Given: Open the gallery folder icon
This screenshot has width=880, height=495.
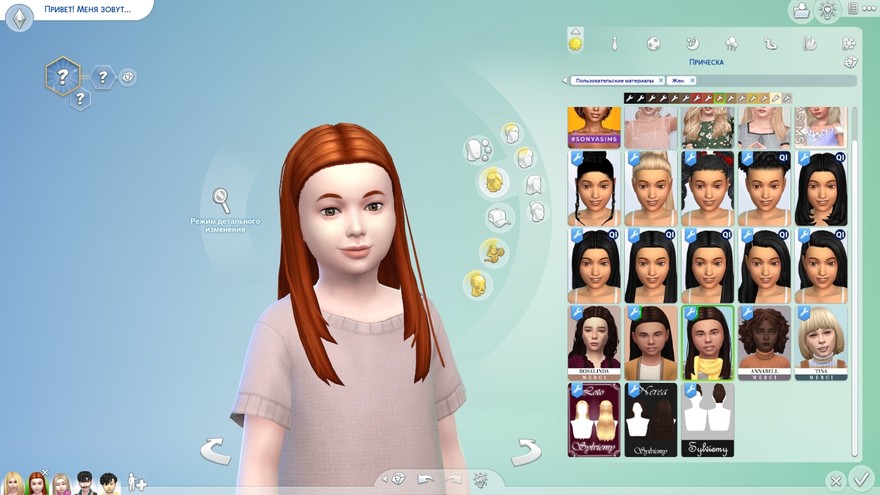Looking at the screenshot, I should point(800,11).
